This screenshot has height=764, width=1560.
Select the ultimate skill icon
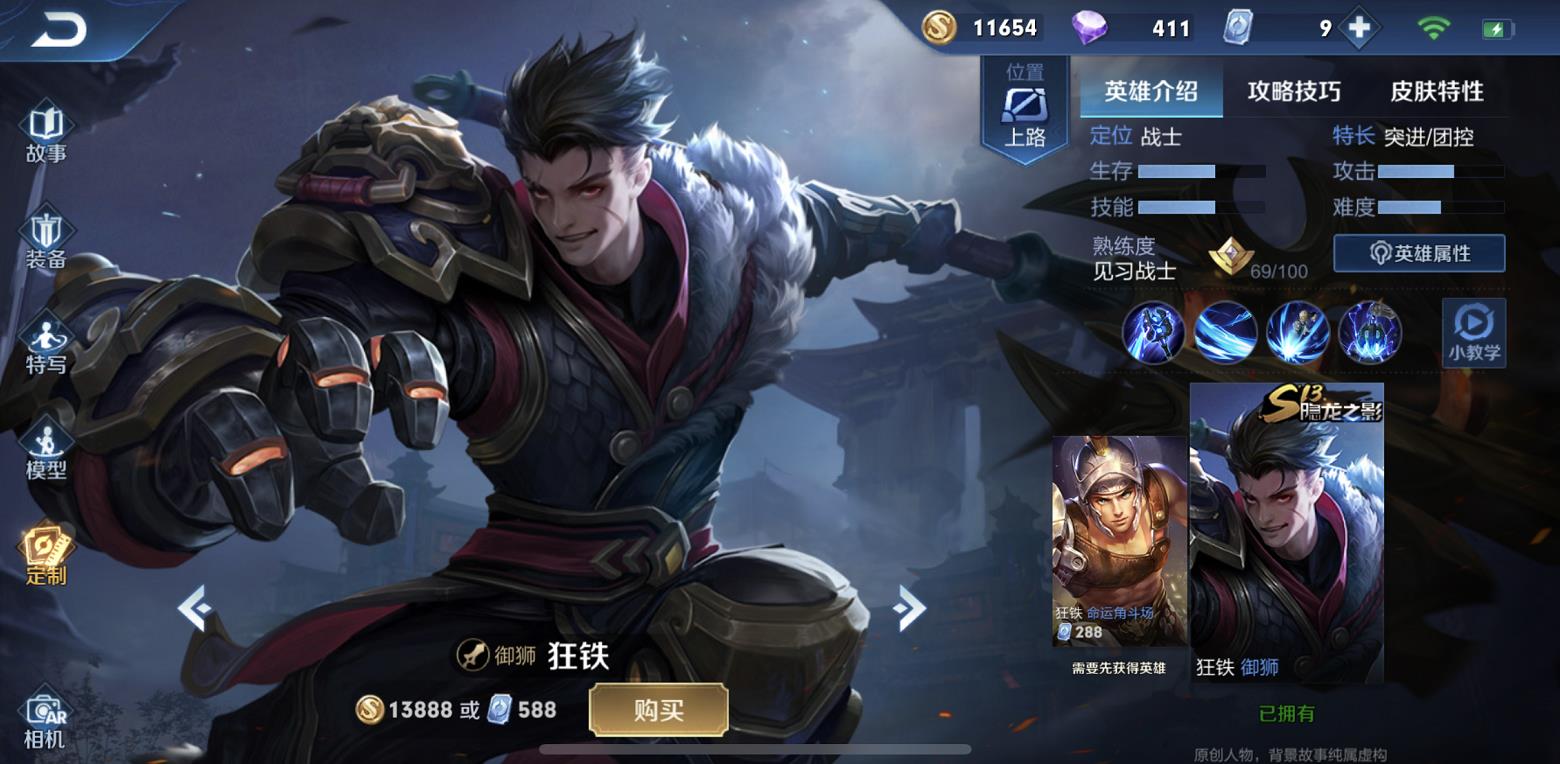coord(1369,331)
